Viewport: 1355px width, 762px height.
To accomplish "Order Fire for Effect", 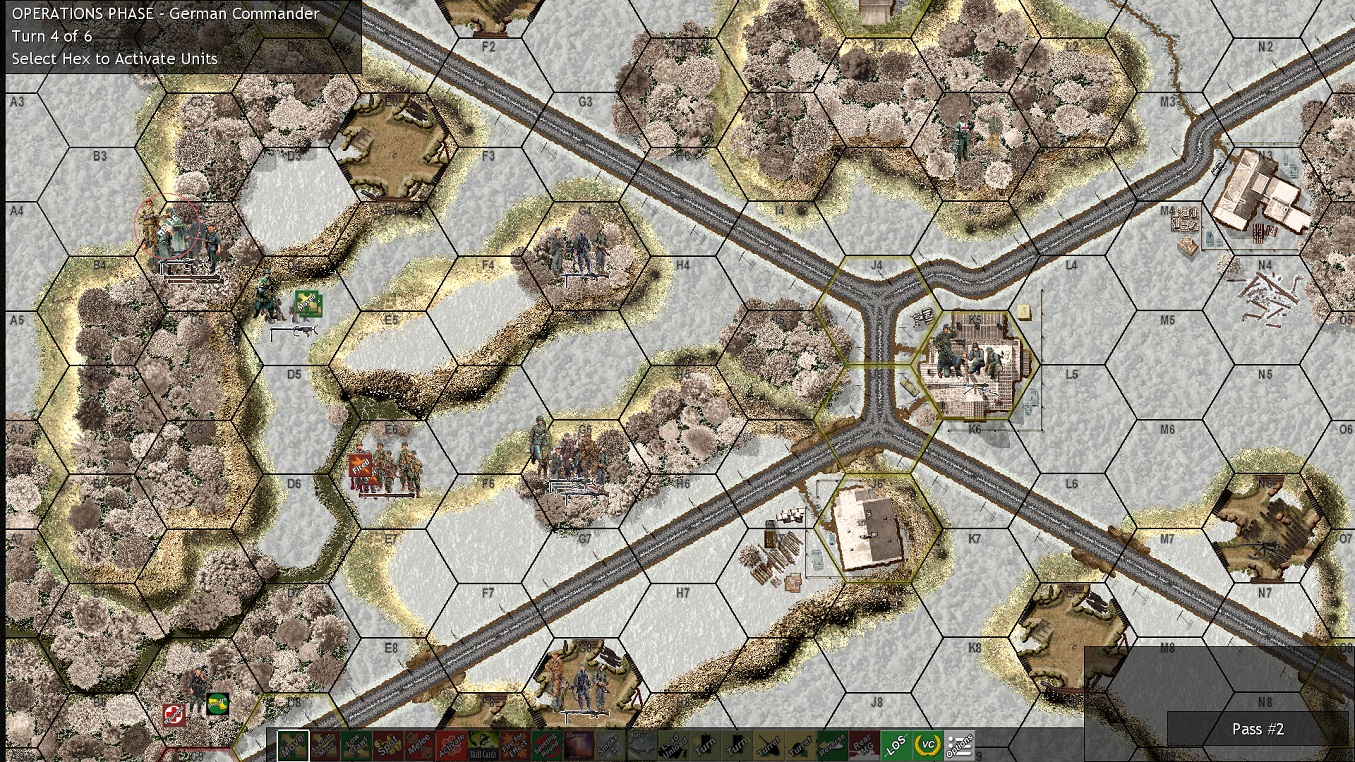I will tap(512, 744).
